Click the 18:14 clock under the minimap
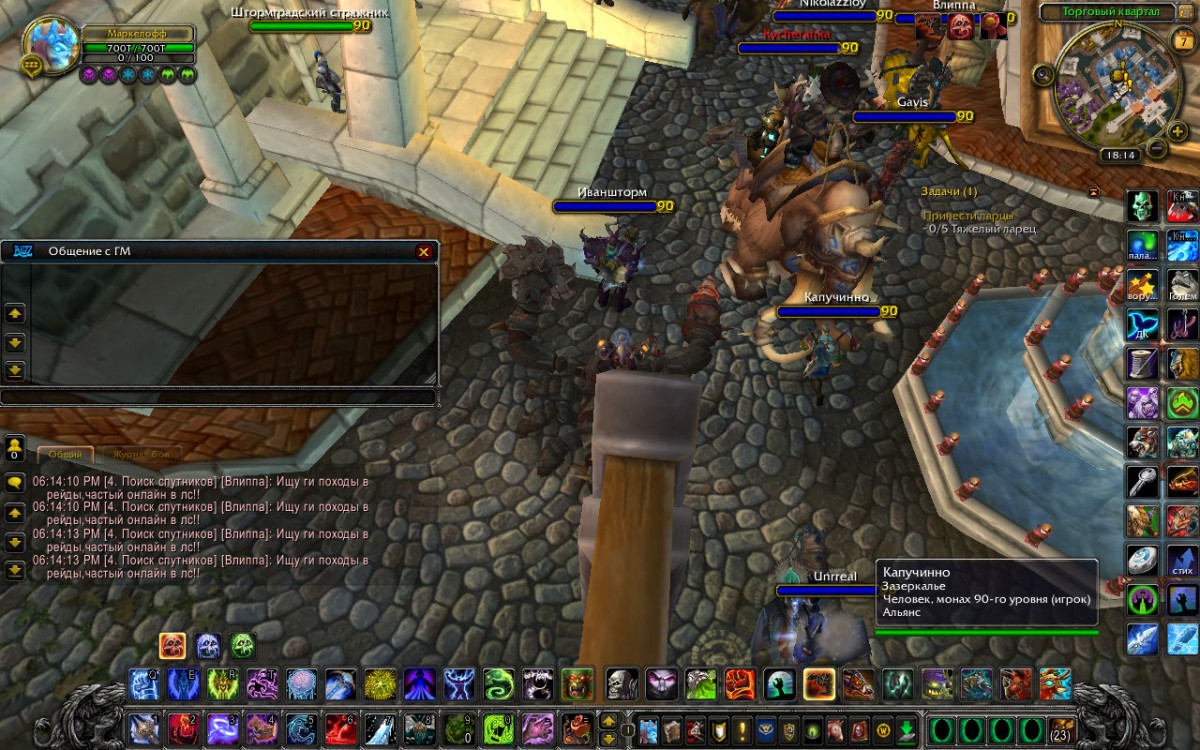Viewport: 1200px width, 750px height. pyautogui.click(x=1117, y=155)
